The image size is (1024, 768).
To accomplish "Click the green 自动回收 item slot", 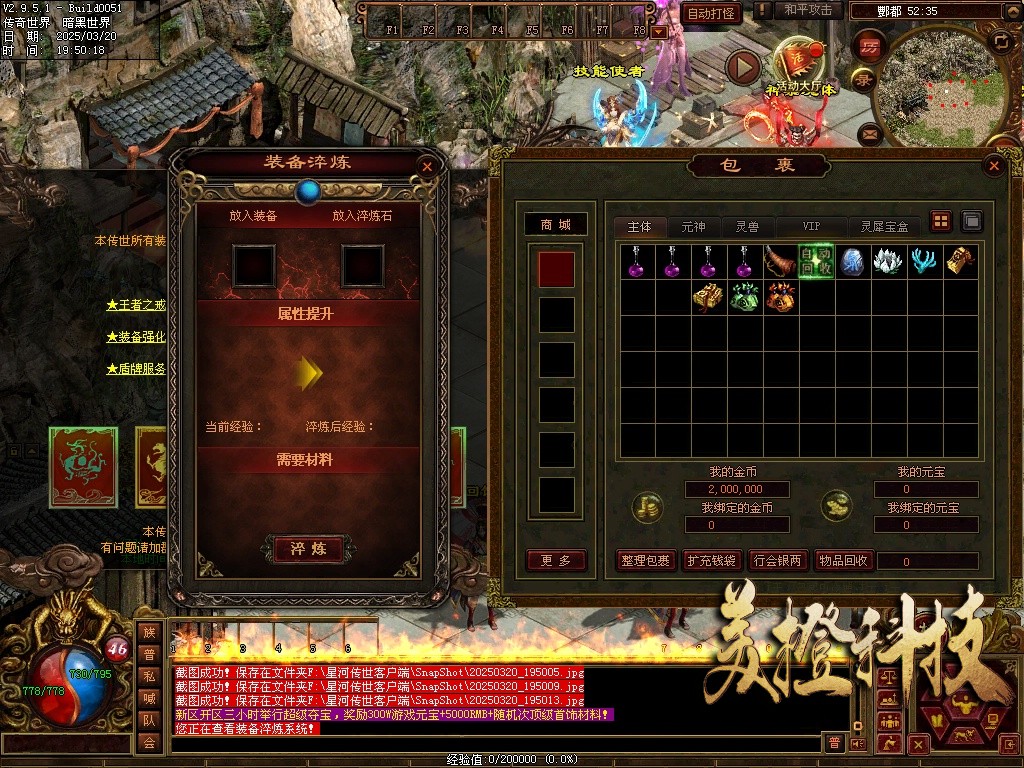I will [x=816, y=261].
